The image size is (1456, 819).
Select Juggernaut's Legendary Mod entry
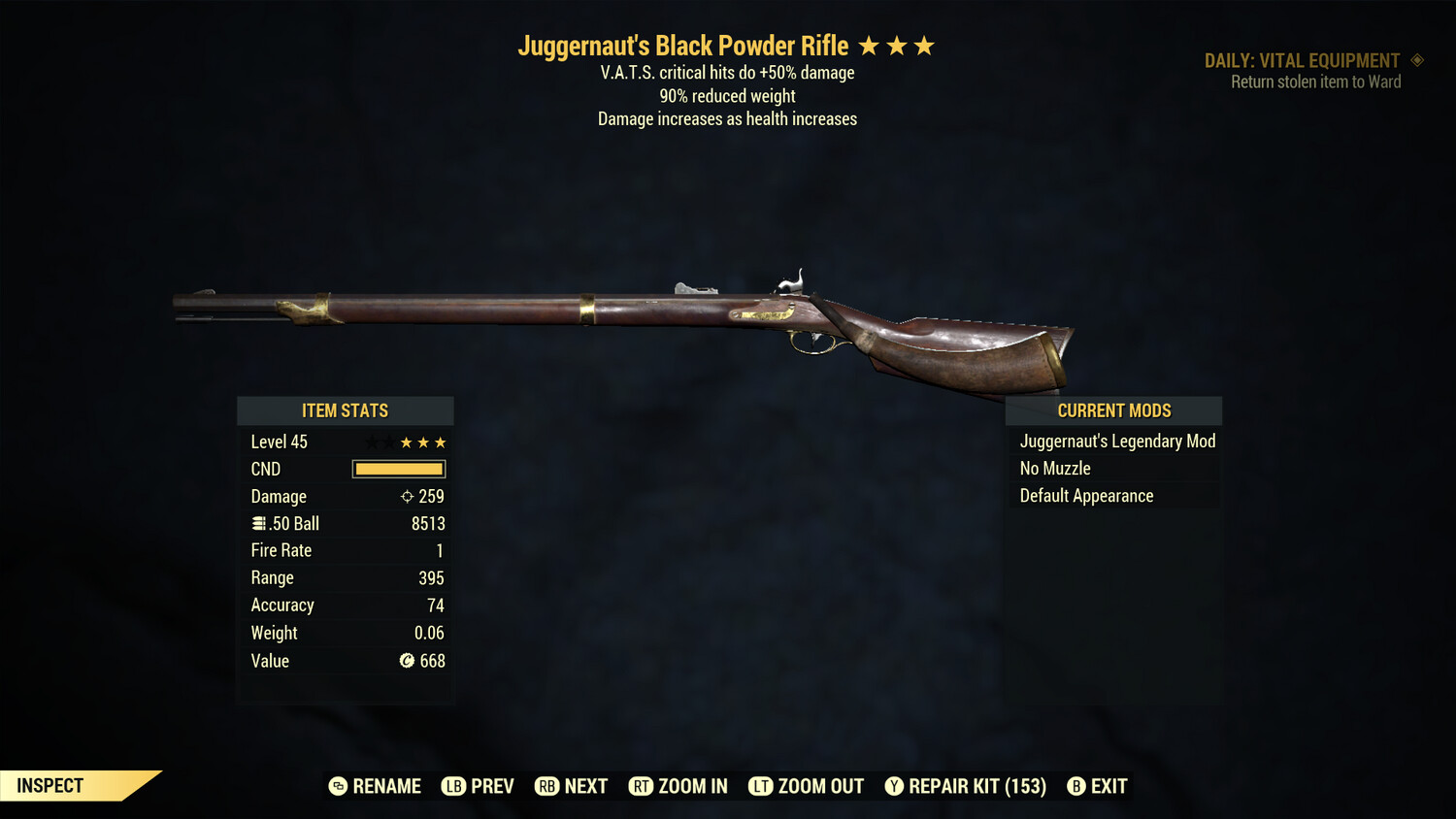pyautogui.click(x=1116, y=441)
